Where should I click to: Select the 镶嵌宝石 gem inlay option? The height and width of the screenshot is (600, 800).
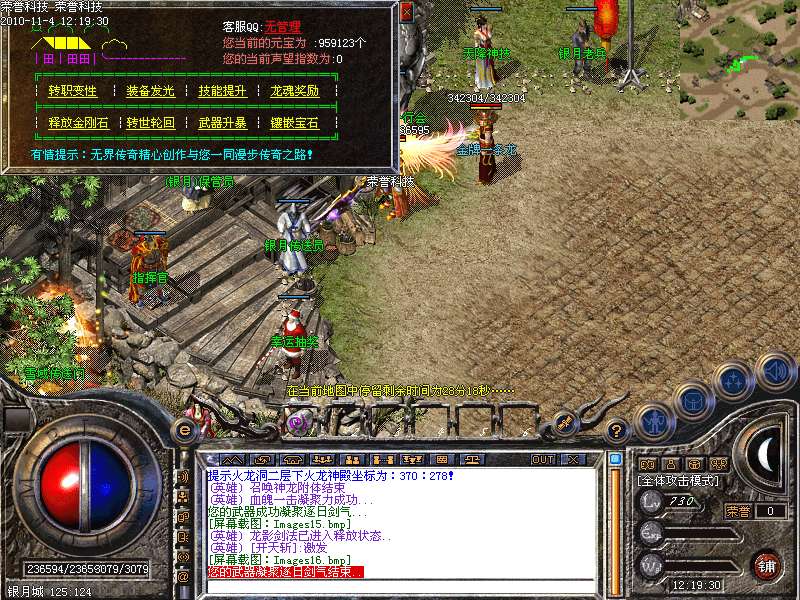point(294,123)
